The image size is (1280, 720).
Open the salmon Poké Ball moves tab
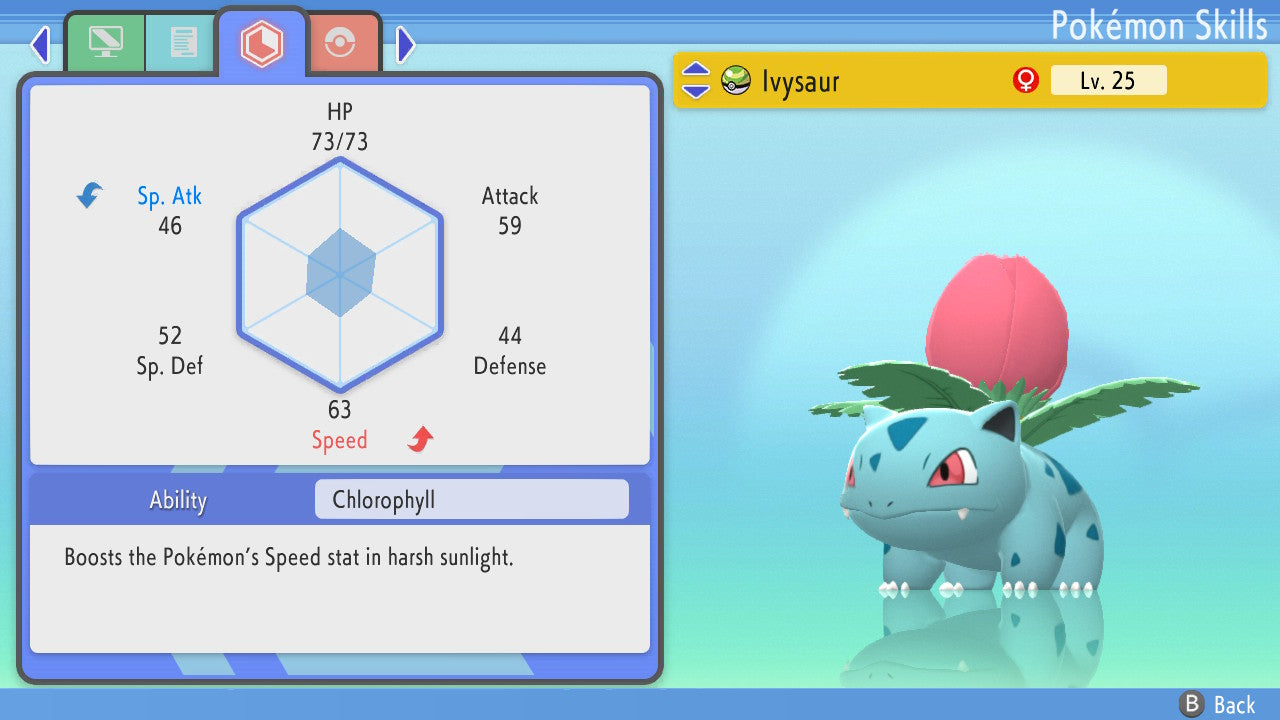[341, 43]
